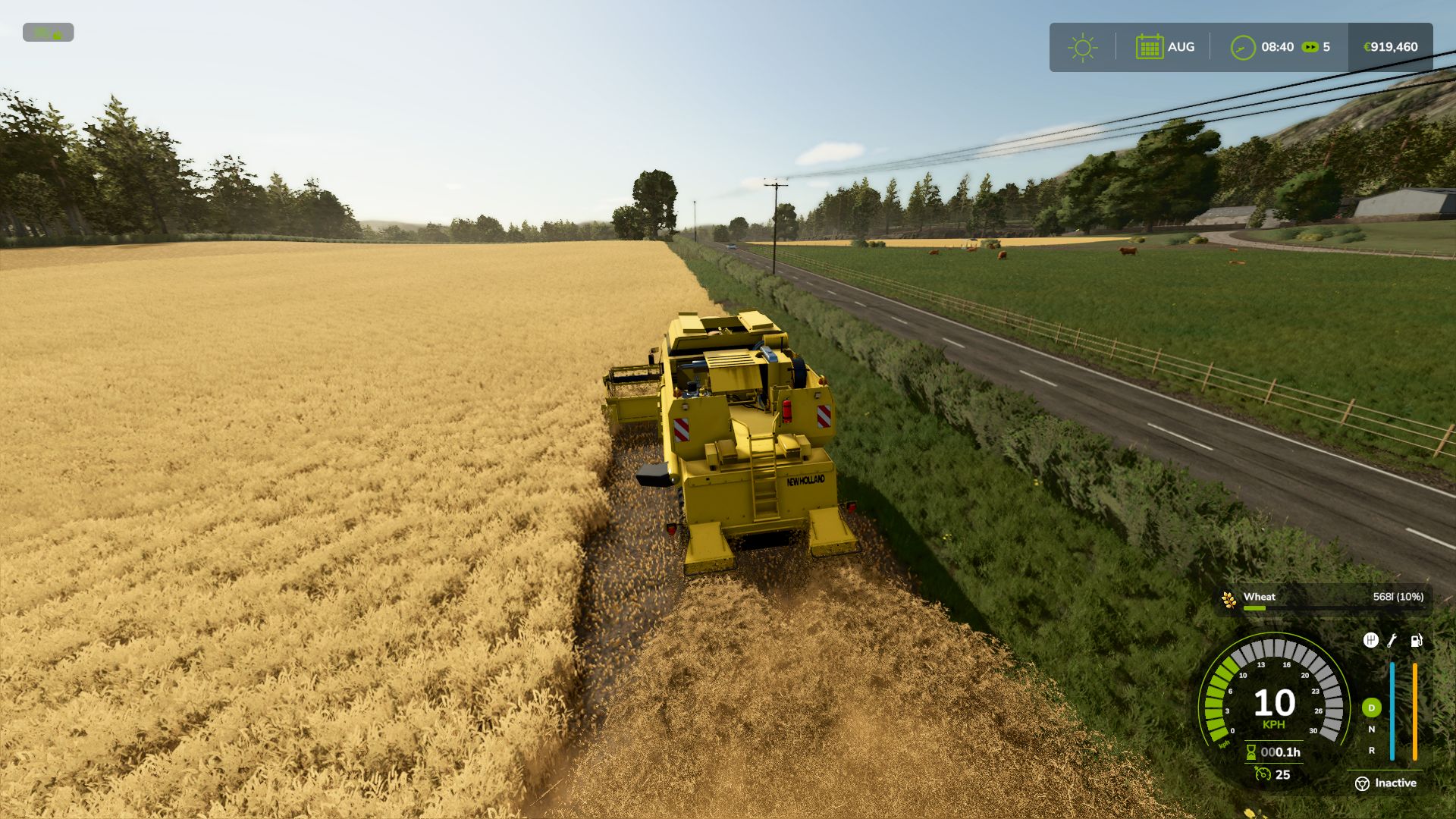Screen dimensions: 1456x819
Task: Click the clock icon showing 08:40
Action: point(1244,47)
